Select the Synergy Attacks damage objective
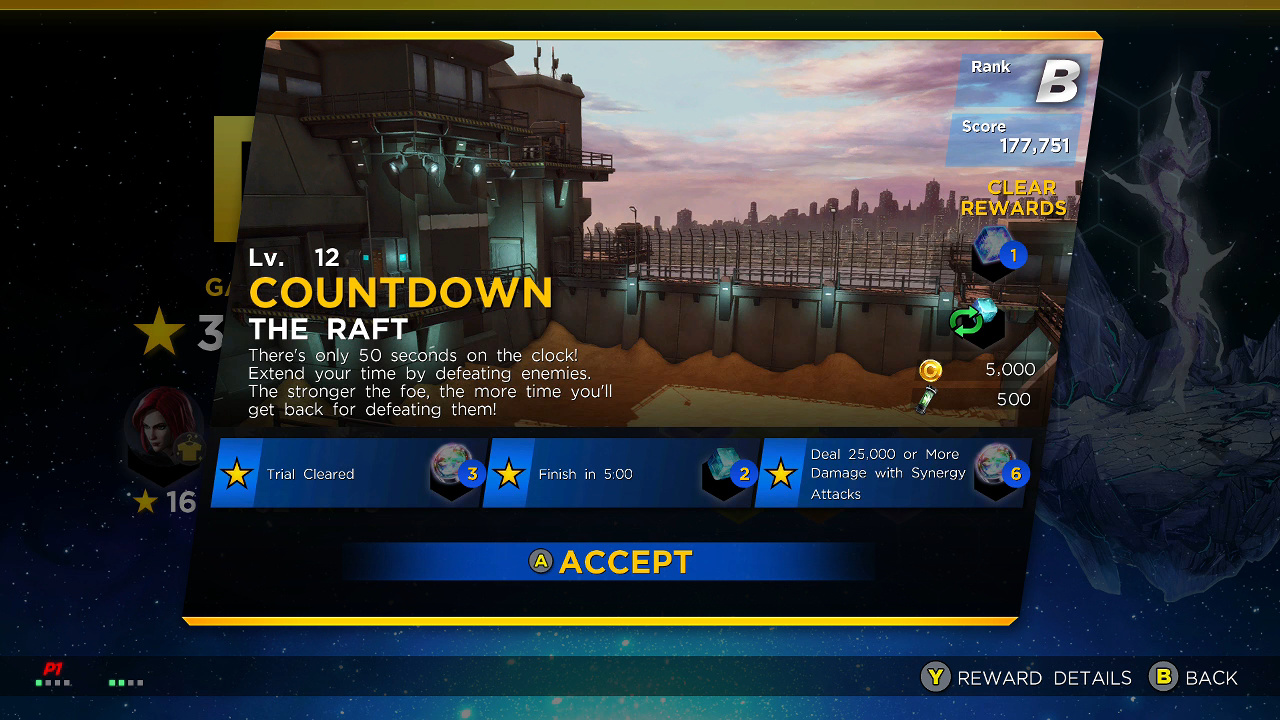 890,474
